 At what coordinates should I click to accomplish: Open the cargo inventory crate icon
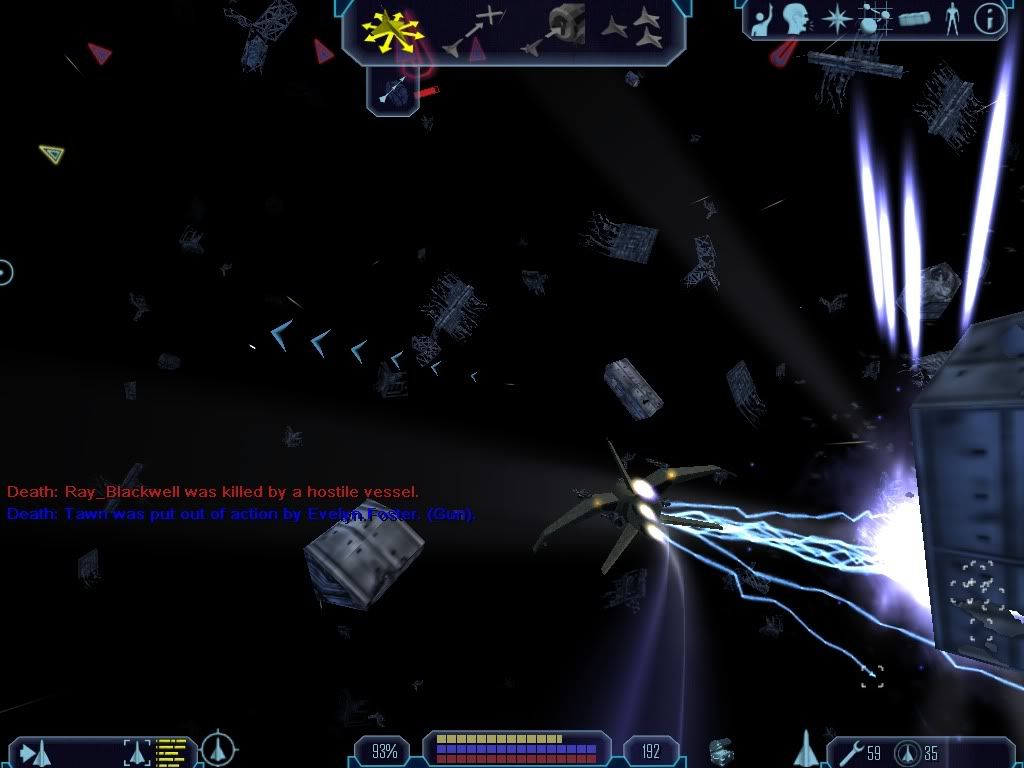point(914,19)
